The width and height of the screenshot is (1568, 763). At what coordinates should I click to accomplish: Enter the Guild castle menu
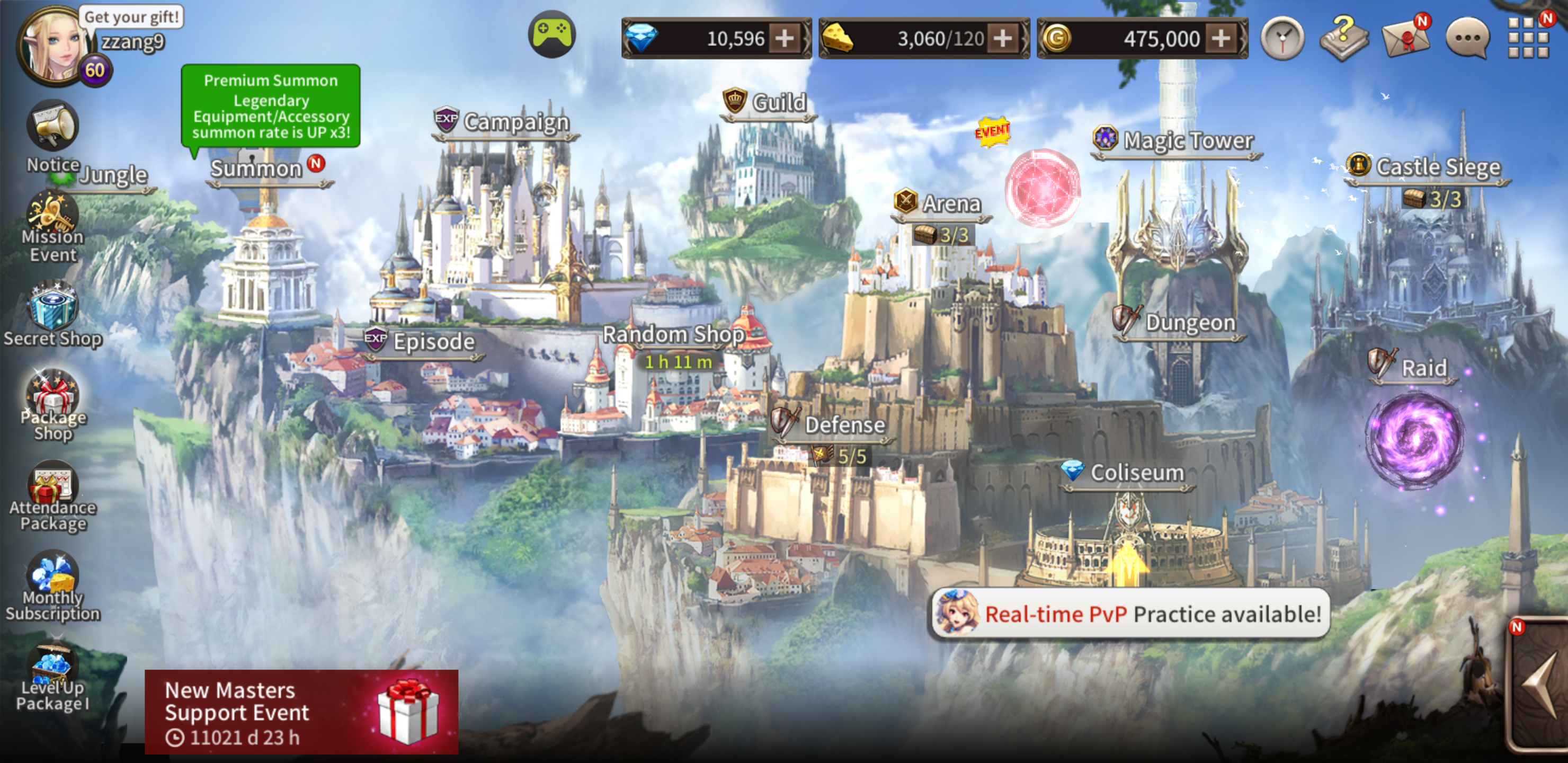[778, 102]
